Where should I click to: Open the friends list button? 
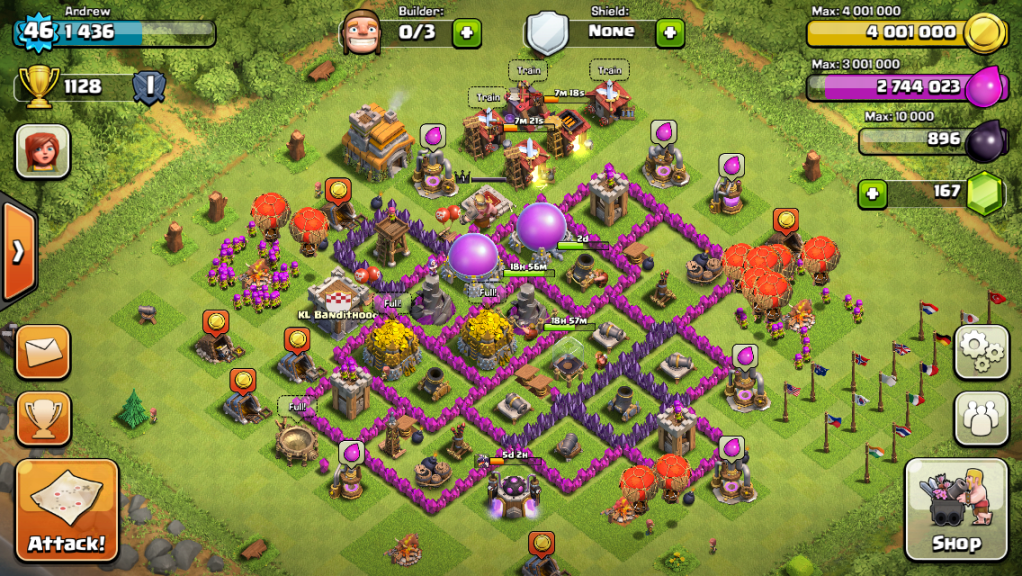(x=981, y=417)
